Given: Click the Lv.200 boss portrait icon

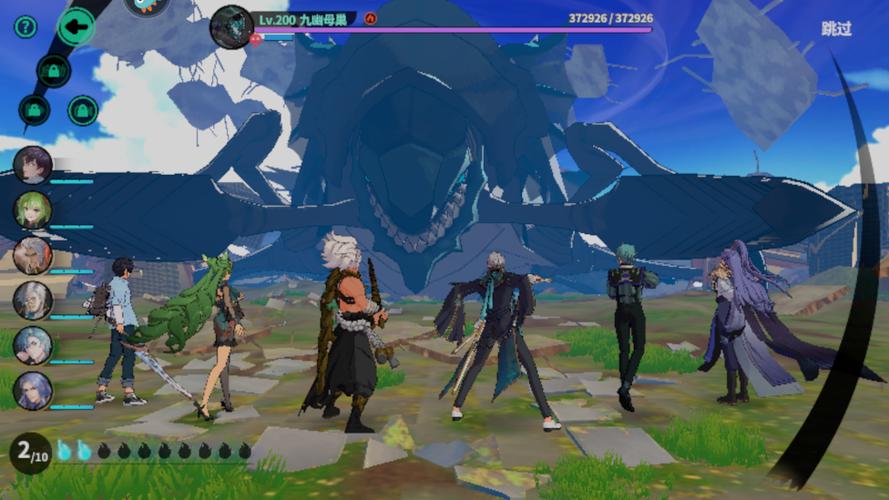Looking at the screenshot, I should [x=231, y=27].
